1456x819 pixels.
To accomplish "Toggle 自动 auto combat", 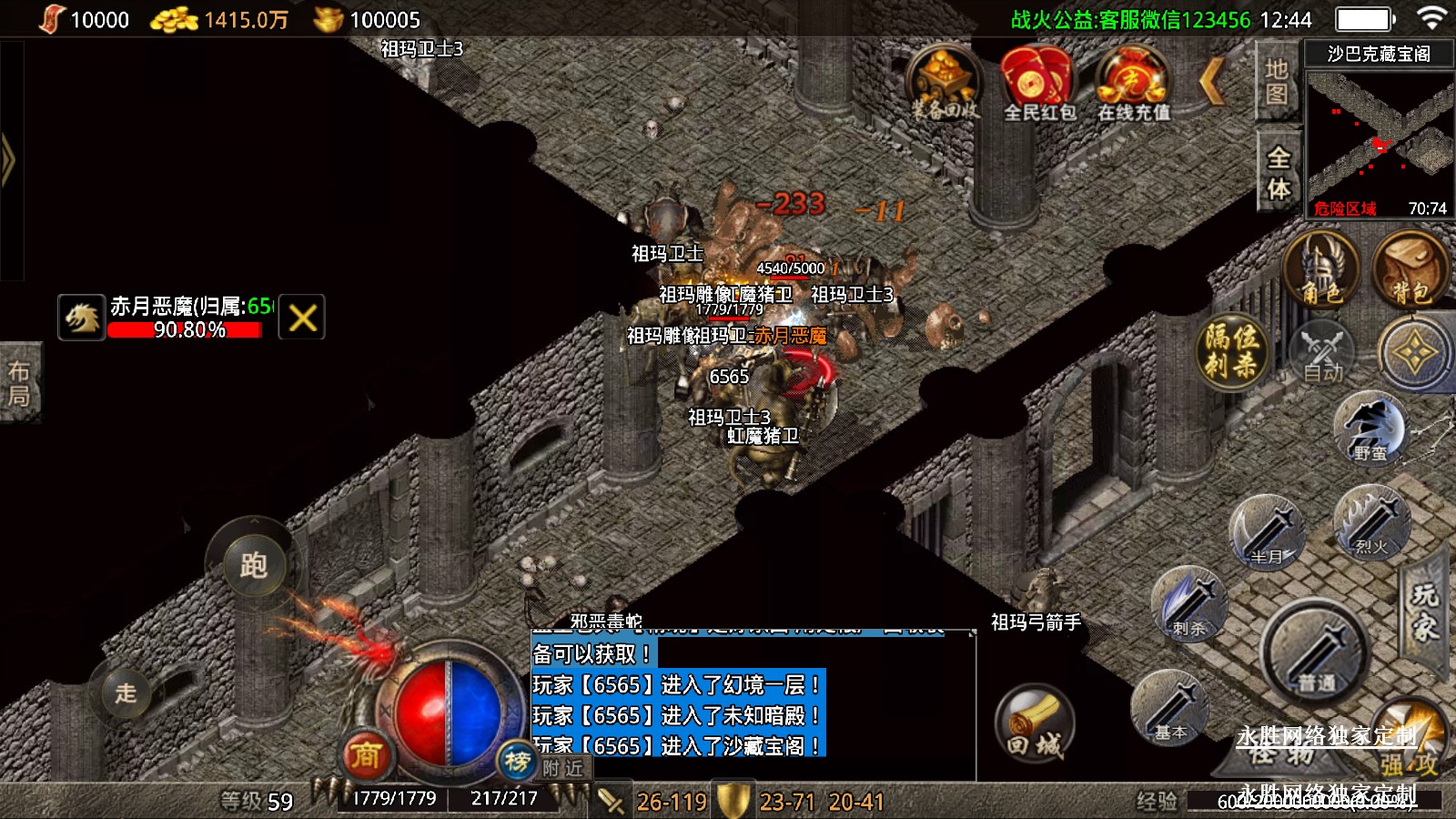I will point(1322,351).
